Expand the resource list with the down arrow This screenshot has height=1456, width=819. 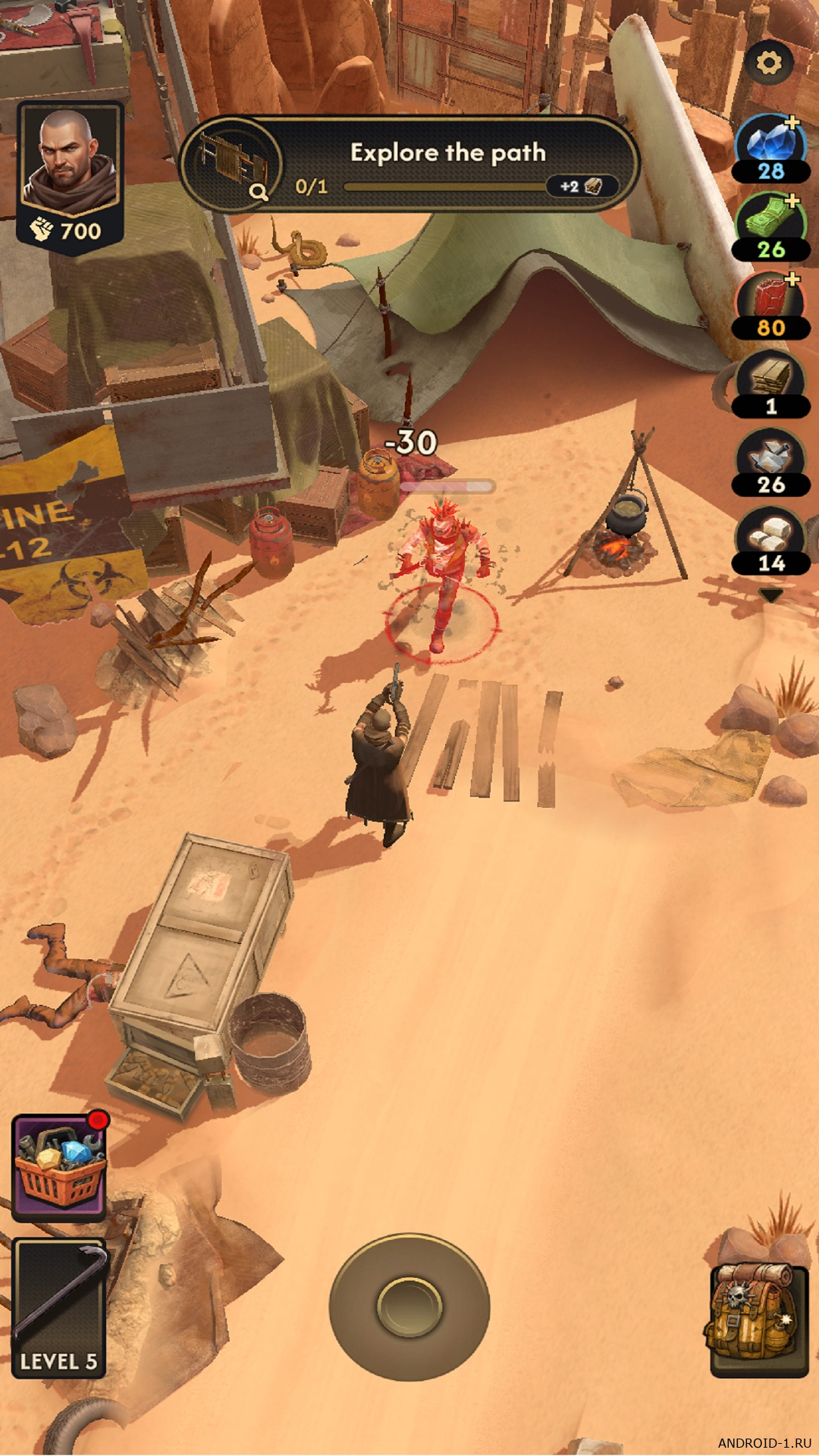click(770, 596)
